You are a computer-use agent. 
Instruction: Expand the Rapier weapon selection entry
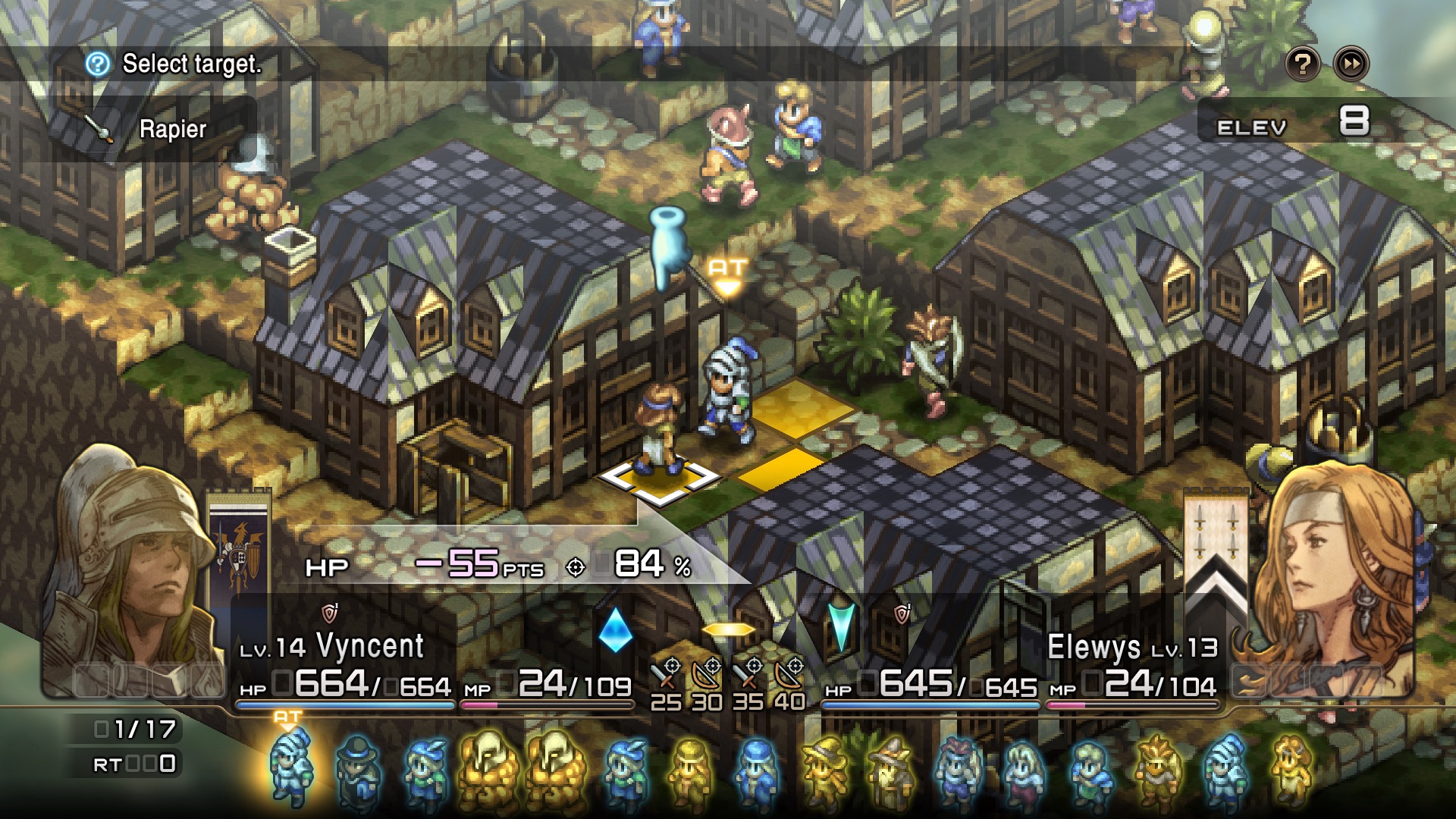[x=170, y=129]
